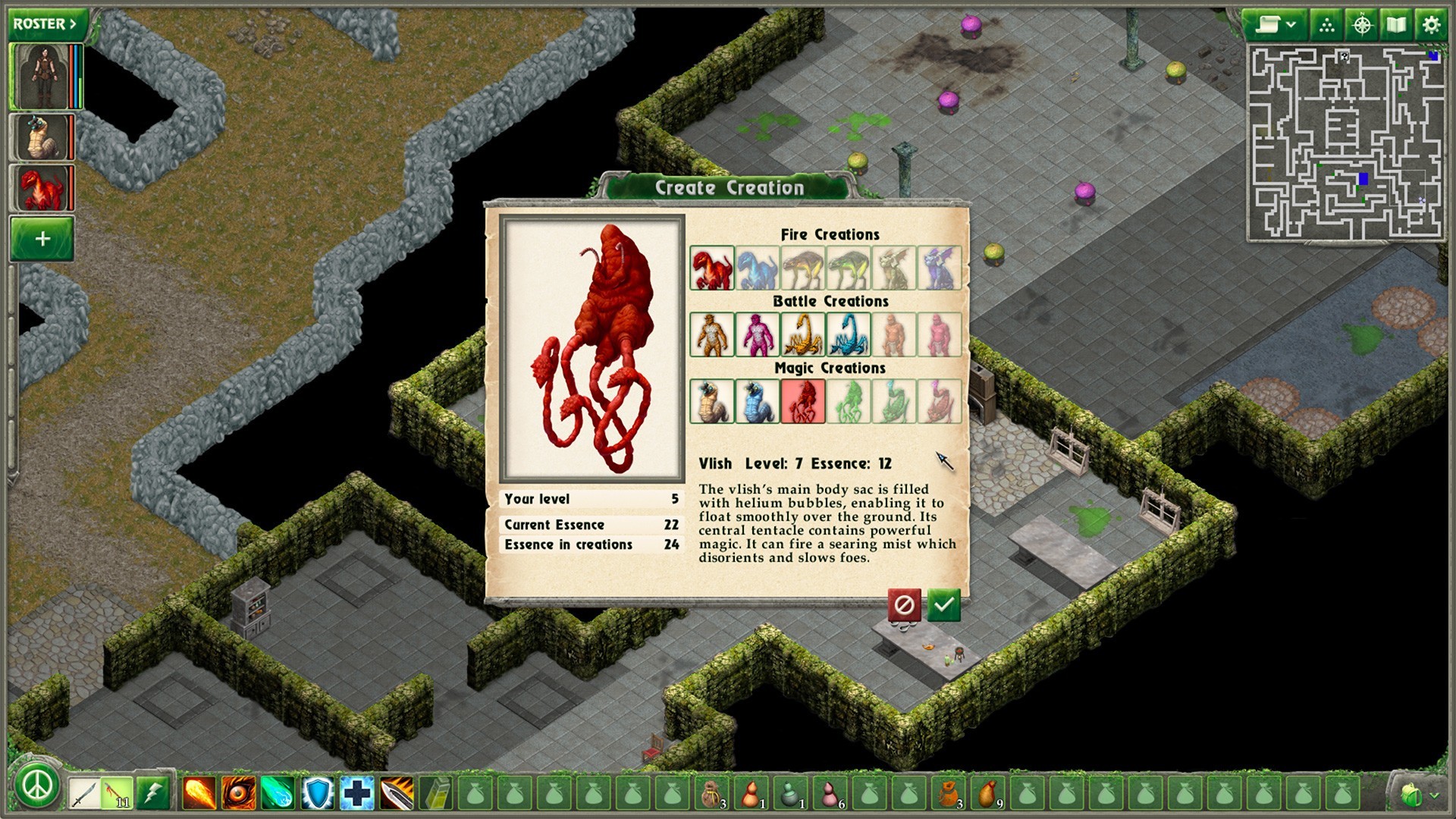
Task: Click the minimap
Action: (1345, 143)
